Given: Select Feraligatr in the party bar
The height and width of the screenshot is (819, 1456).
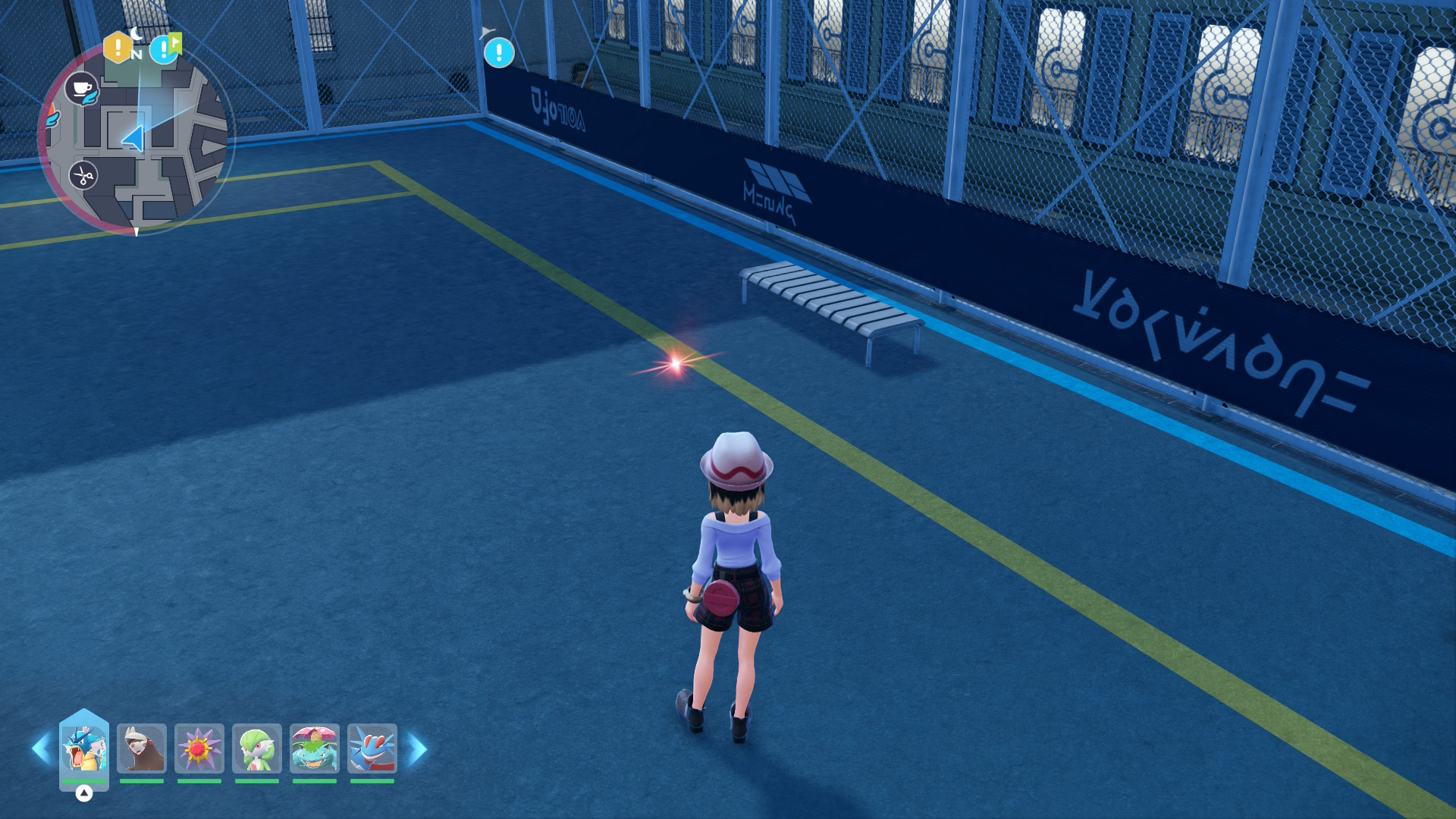Looking at the screenshot, I should click(x=372, y=748).
